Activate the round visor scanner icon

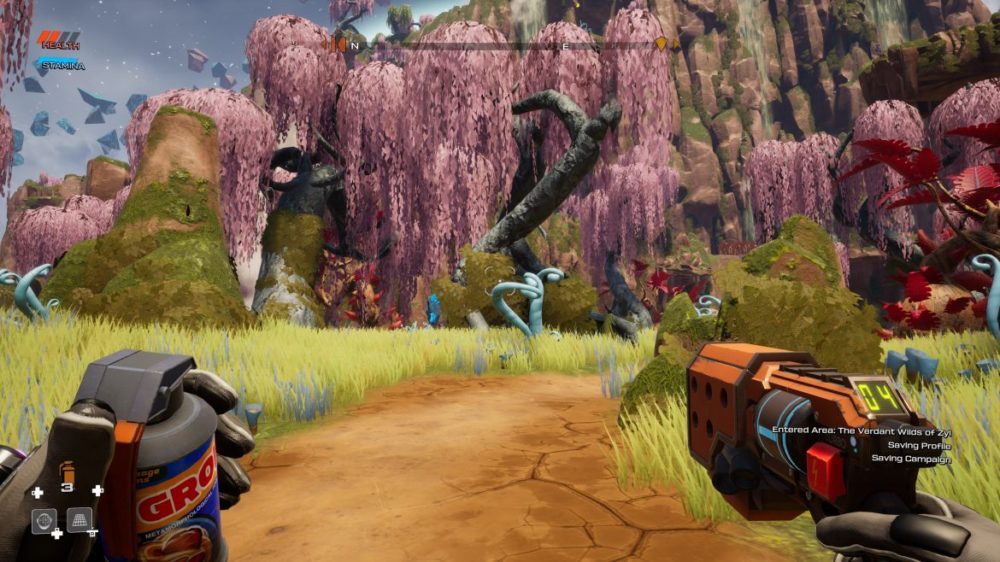(44, 520)
